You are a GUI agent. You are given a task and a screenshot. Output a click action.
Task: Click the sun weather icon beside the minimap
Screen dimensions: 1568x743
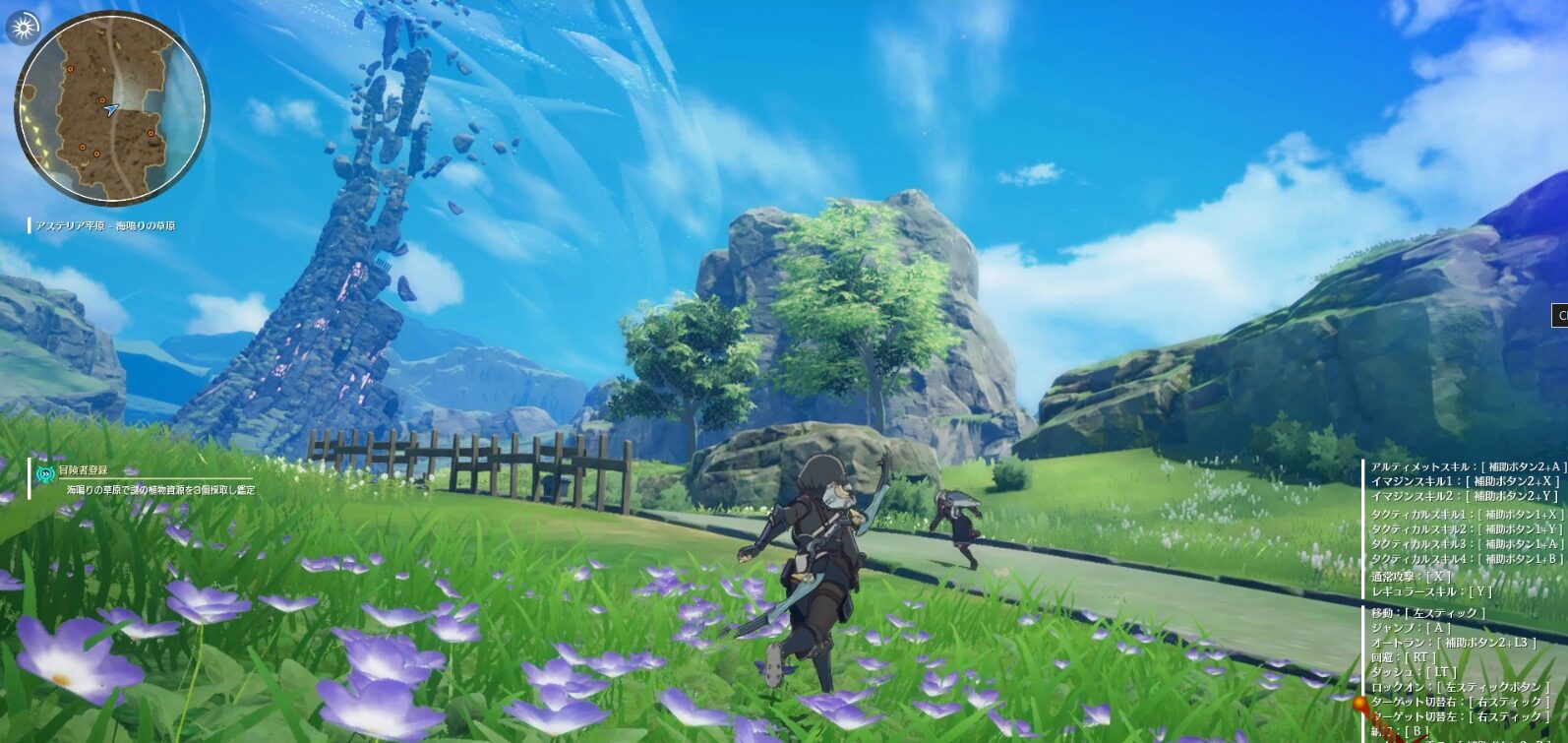tap(24, 26)
